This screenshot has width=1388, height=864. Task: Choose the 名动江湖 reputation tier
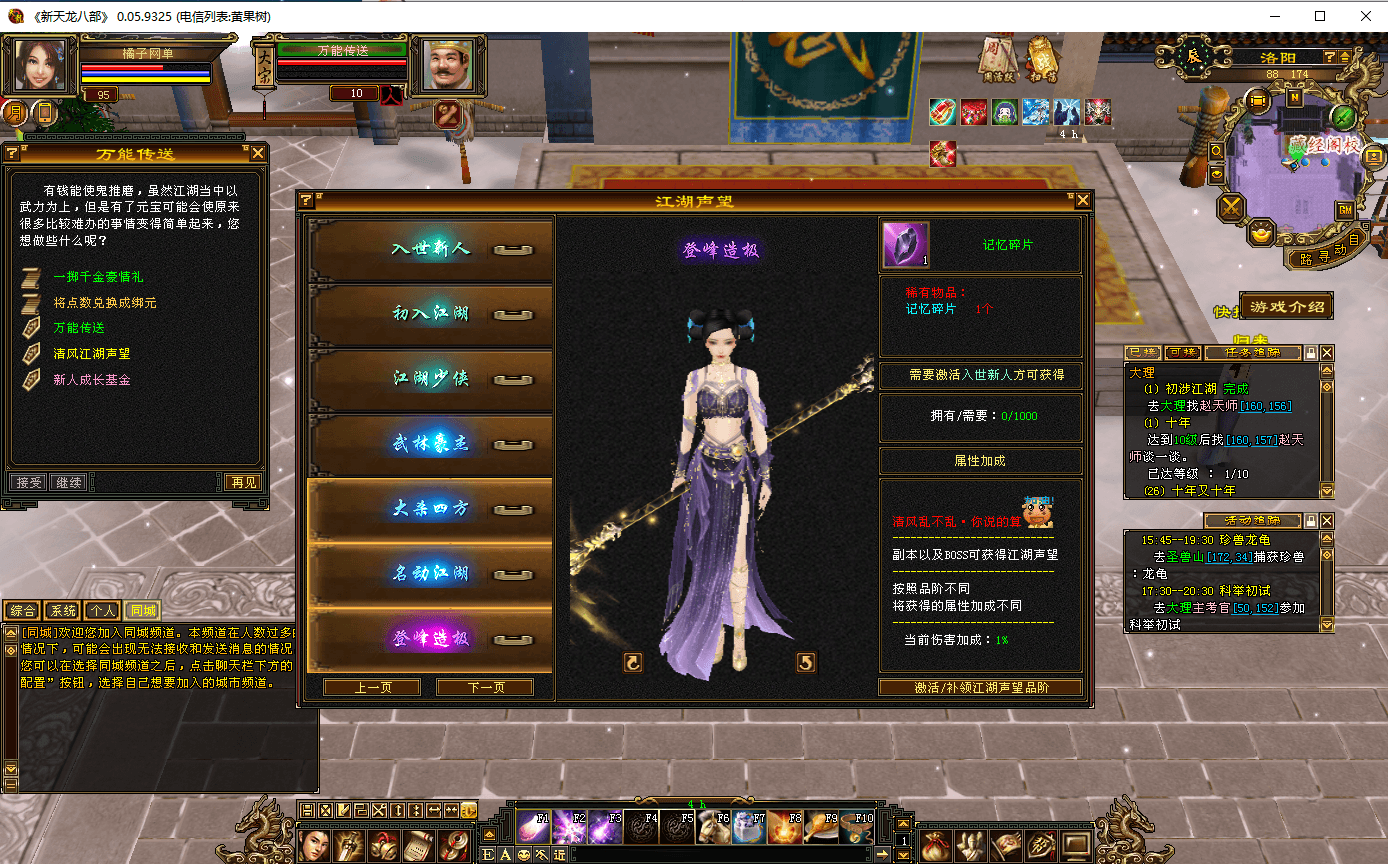(x=431, y=574)
